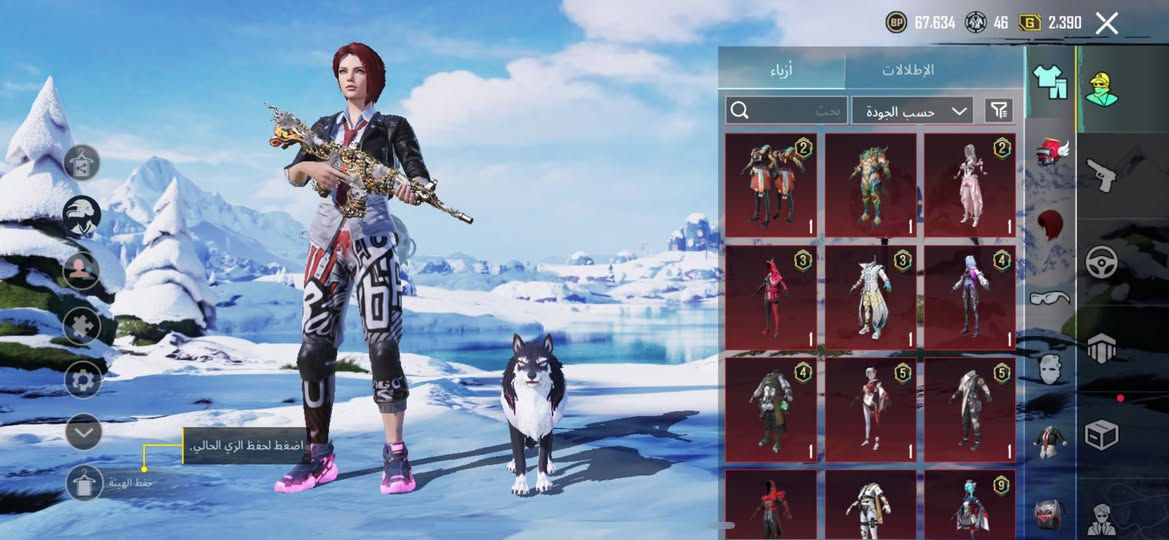Screen dimensions: 1169x540
Task: Select the green armored outfit thumbnail
Action: point(870,185)
